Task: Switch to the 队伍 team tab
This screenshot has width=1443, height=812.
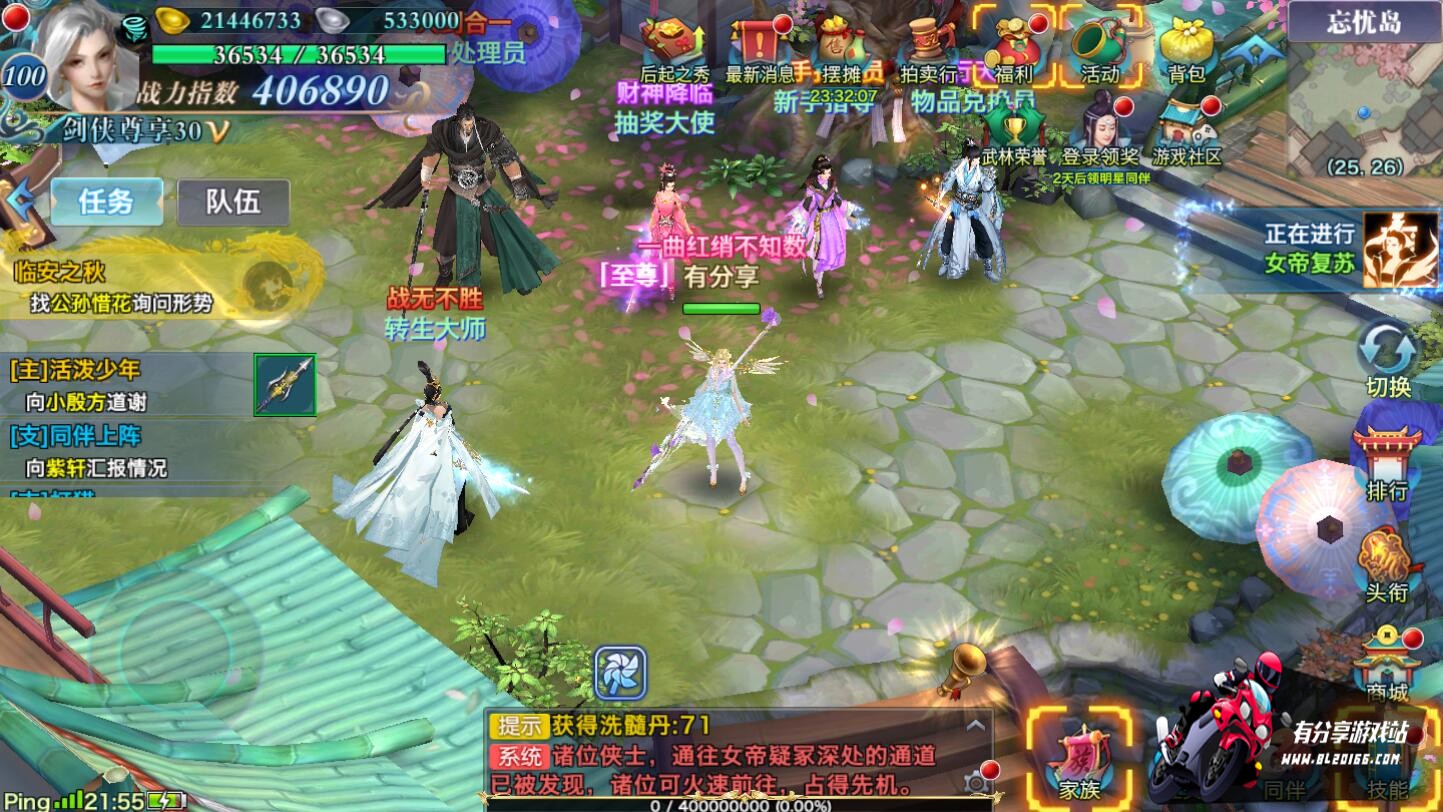Action: pos(233,202)
